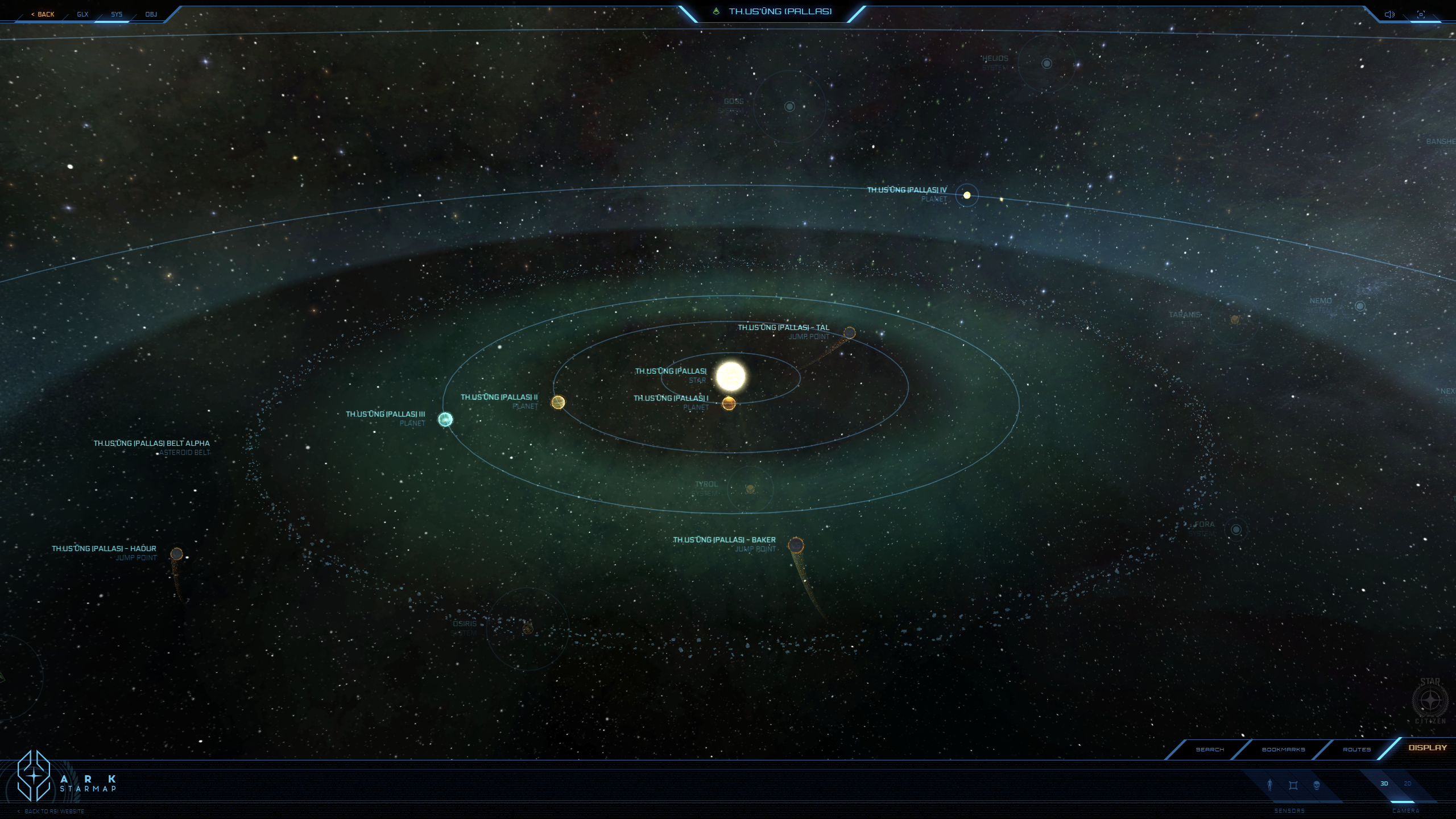Switch to the GLX galaxy view

pyautogui.click(x=82, y=14)
